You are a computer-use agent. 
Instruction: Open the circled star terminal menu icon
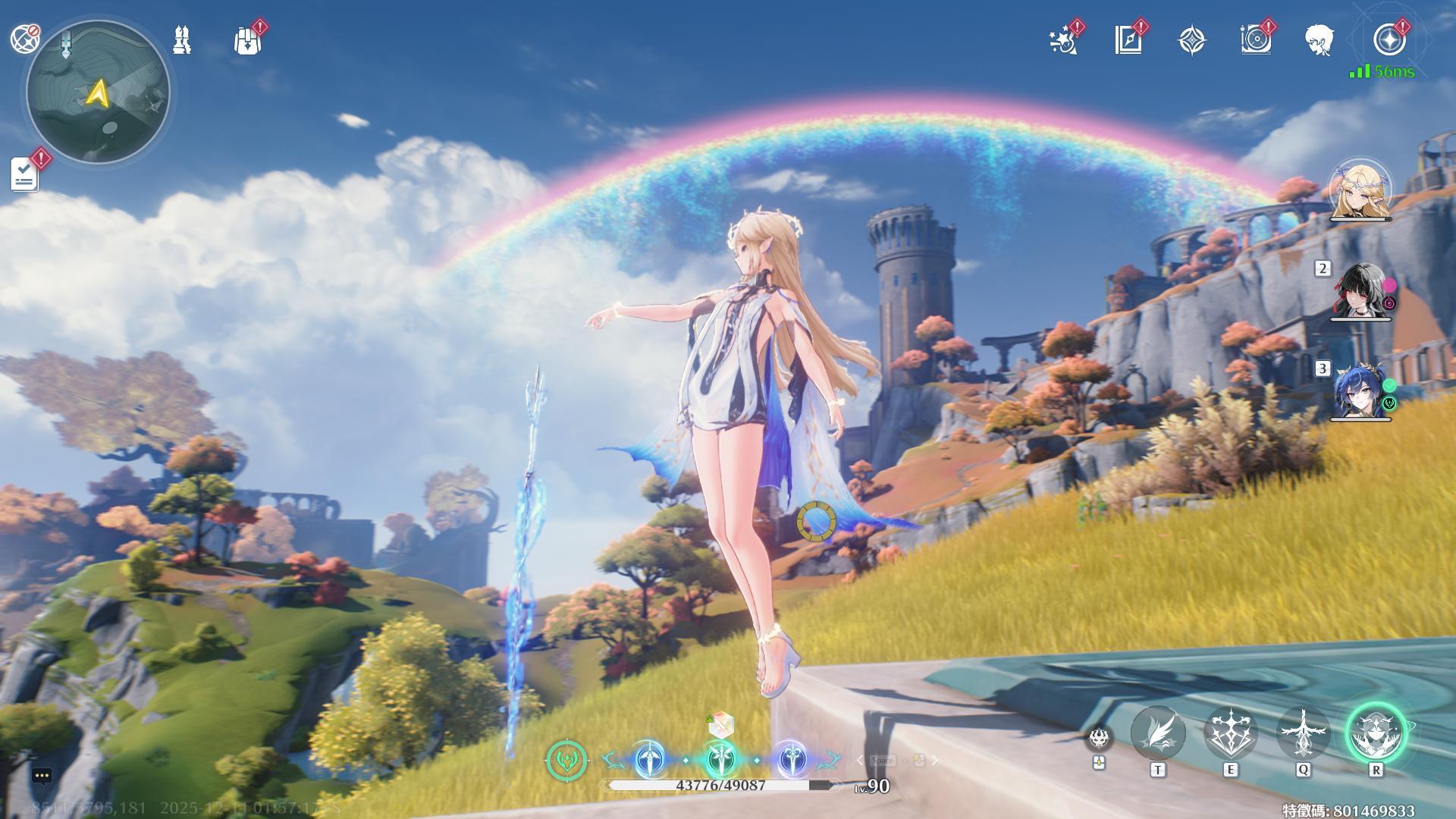coord(1389,40)
